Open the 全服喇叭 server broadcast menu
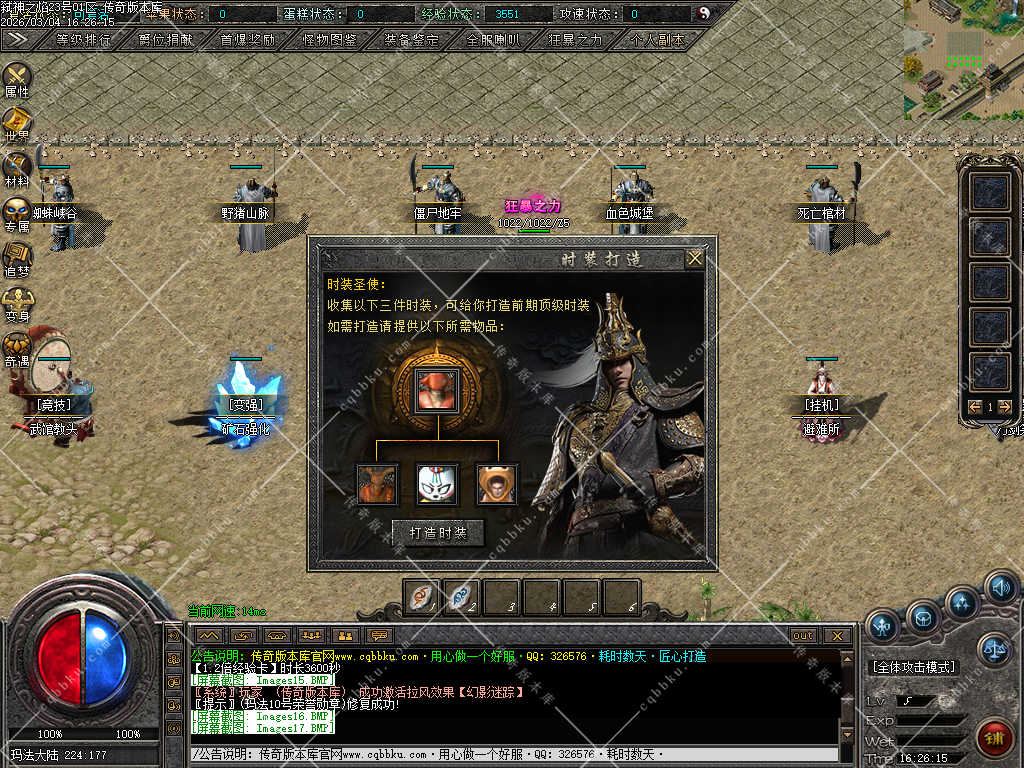The height and width of the screenshot is (768, 1024). [x=493, y=40]
